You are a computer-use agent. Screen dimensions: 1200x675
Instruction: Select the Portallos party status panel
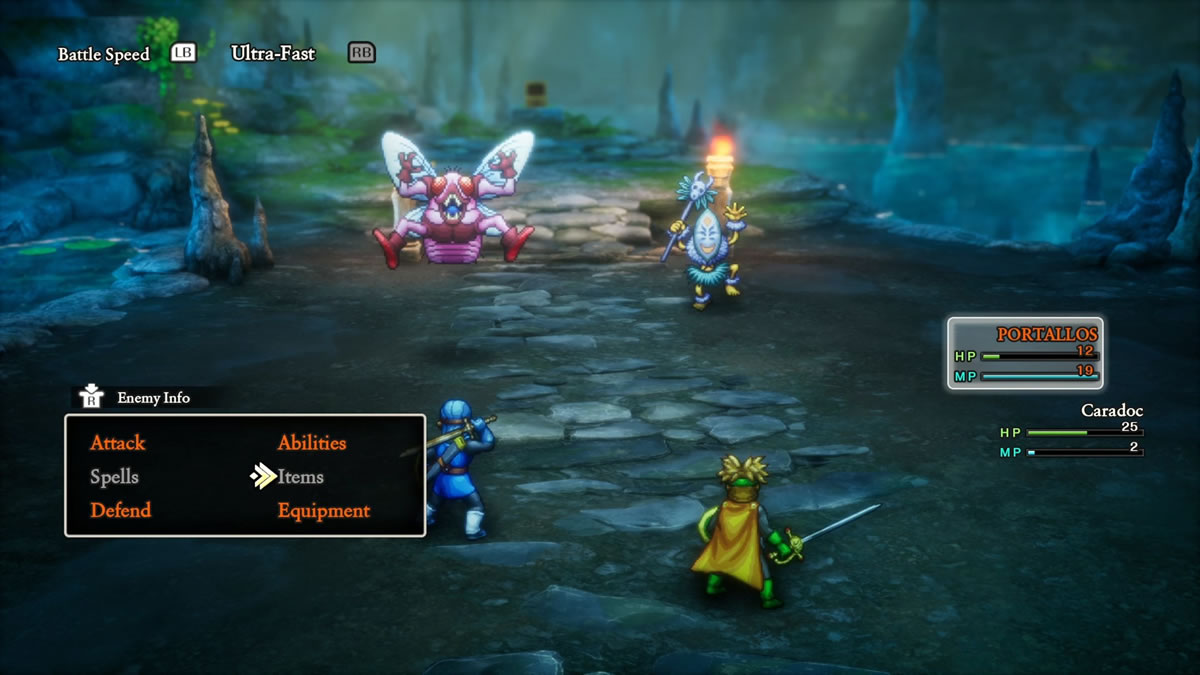pyautogui.click(x=1025, y=353)
